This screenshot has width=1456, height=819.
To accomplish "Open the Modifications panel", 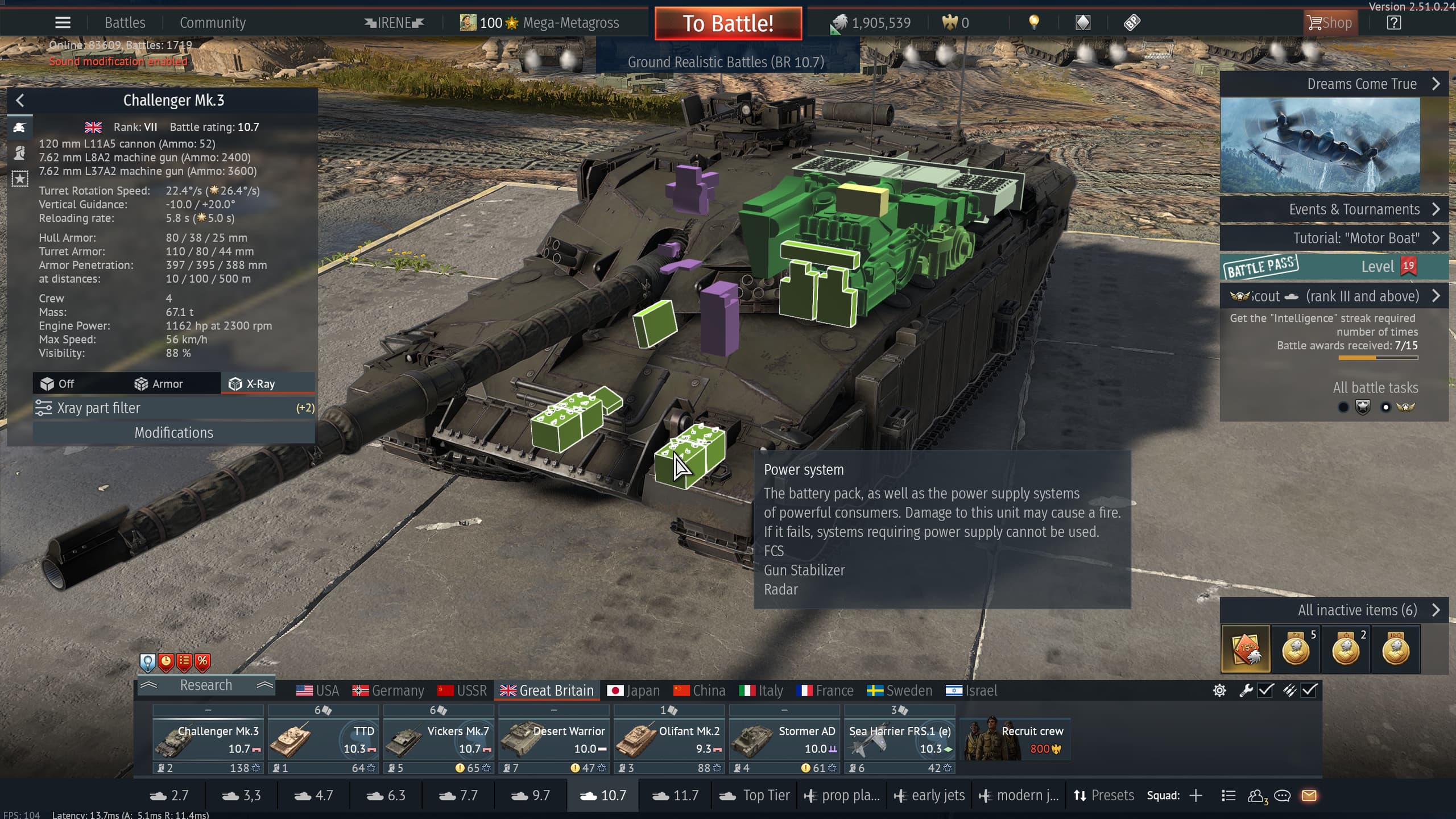I will (173, 433).
